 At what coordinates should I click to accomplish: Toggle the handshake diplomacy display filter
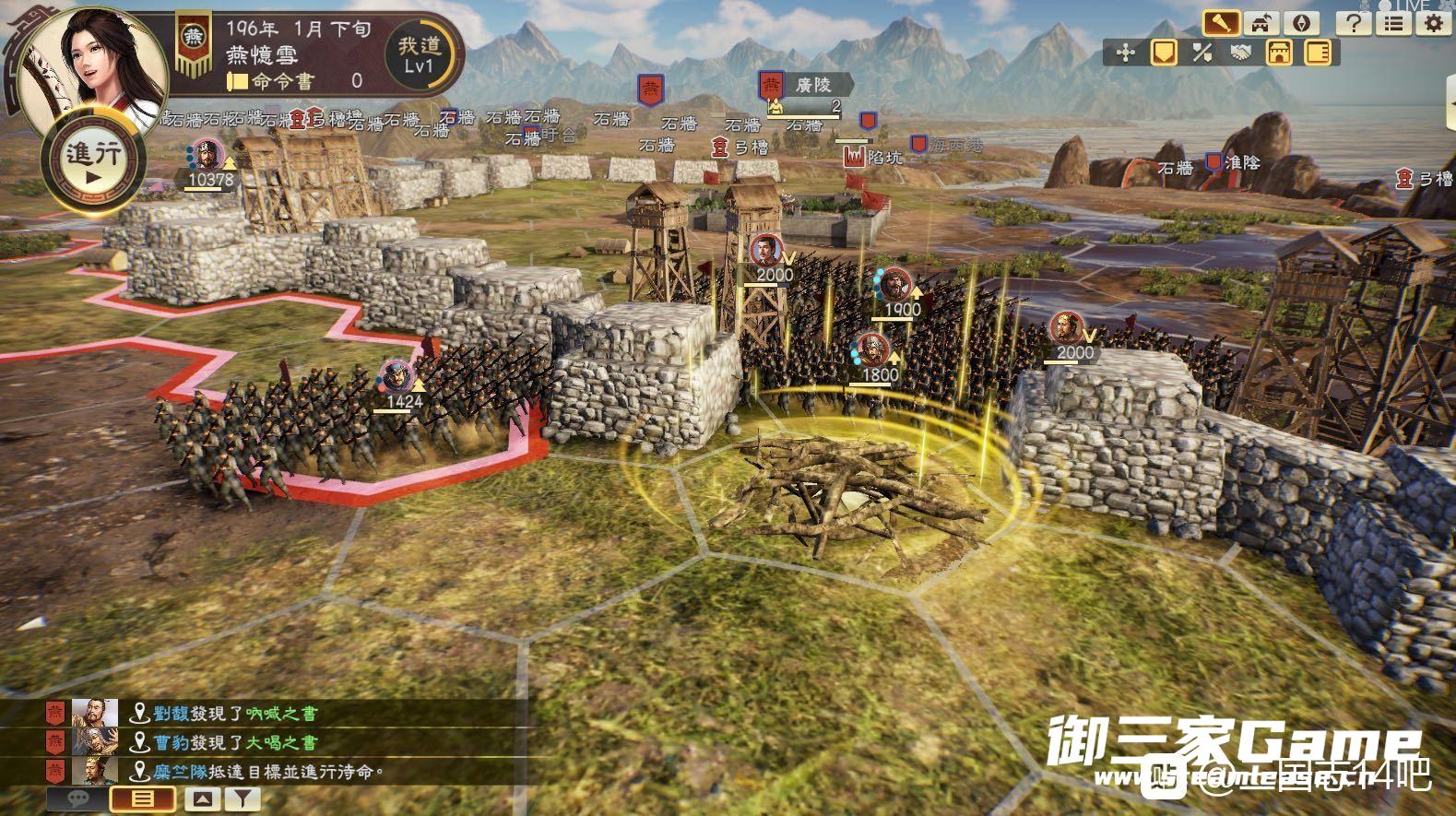pyautogui.click(x=1240, y=53)
